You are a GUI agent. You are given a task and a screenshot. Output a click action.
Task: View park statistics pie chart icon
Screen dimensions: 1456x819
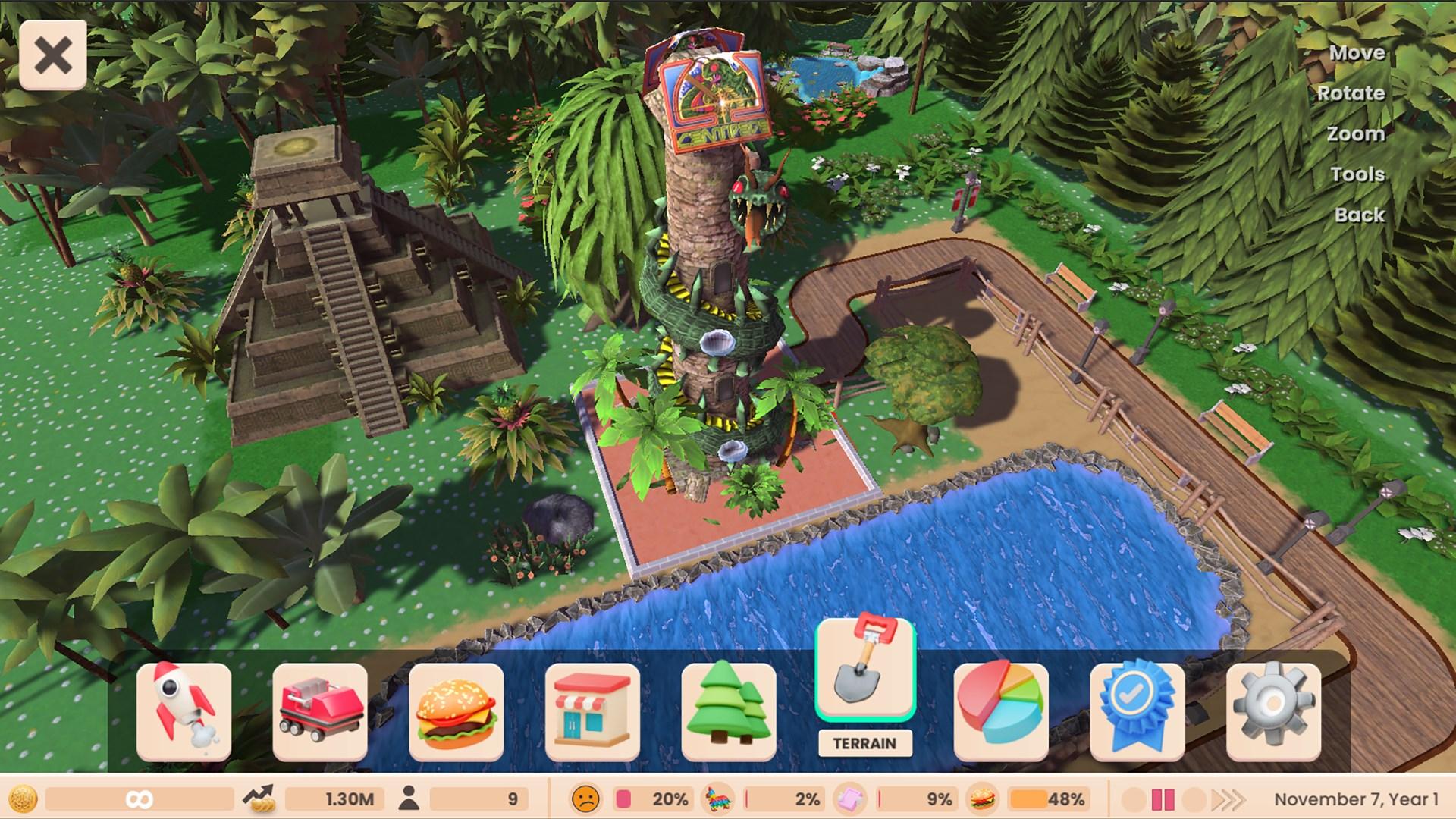[x=1001, y=713]
